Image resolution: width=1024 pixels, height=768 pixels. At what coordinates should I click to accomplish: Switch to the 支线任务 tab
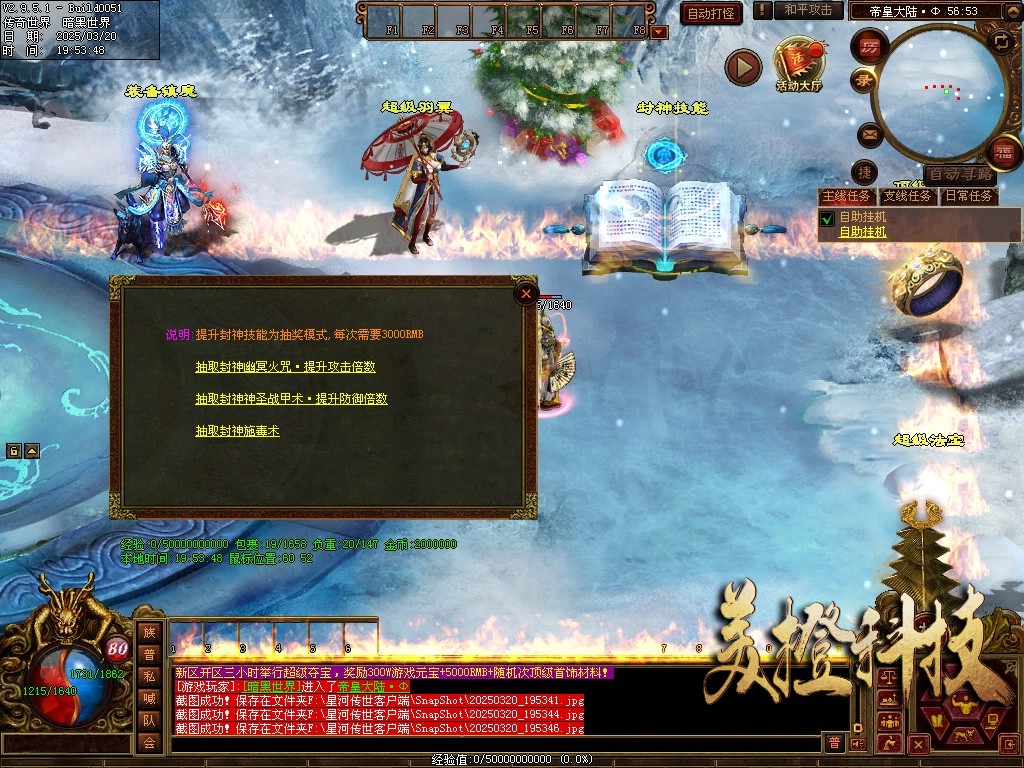point(907,196)
